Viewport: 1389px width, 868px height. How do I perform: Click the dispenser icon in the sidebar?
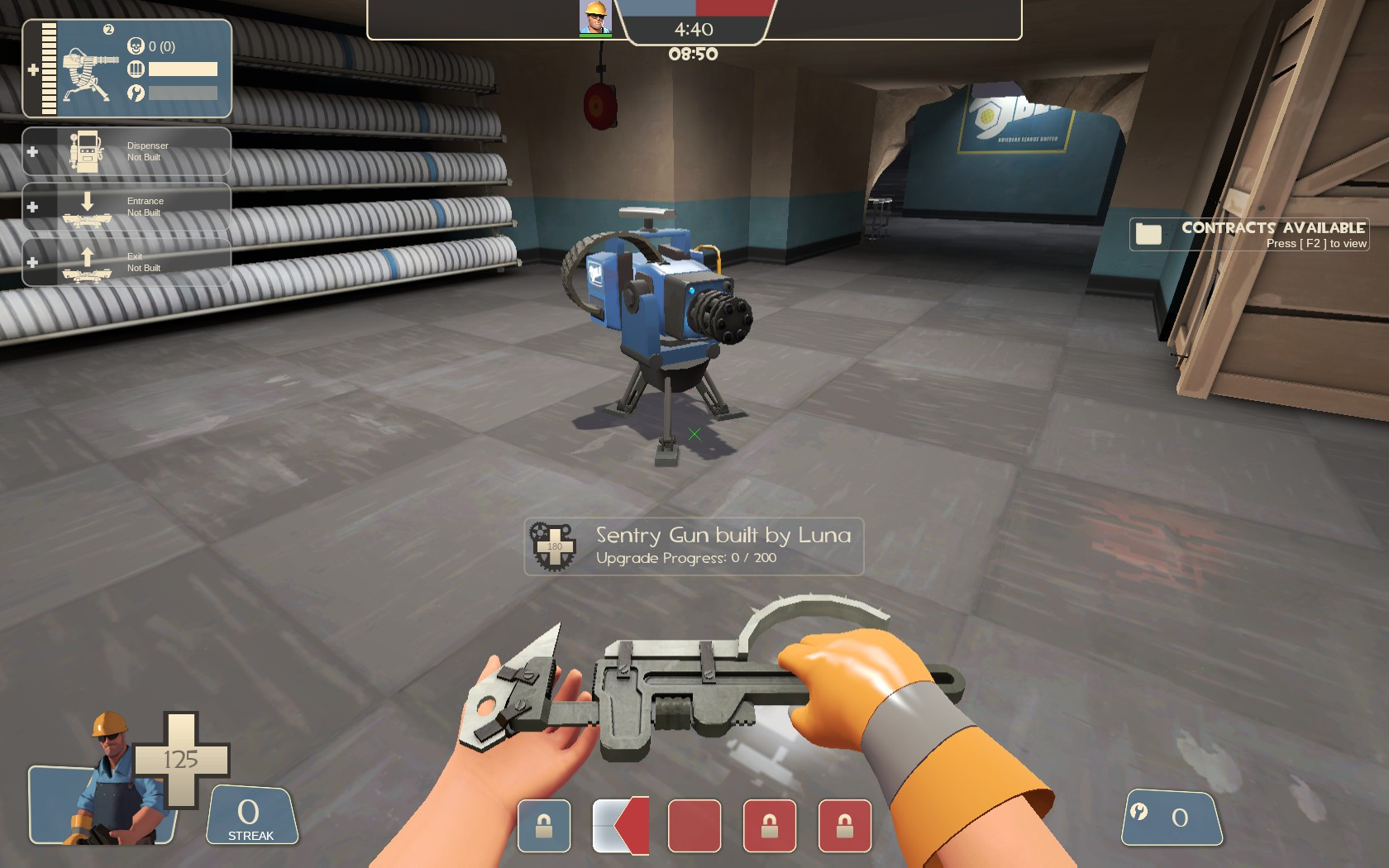click(85, 150)
